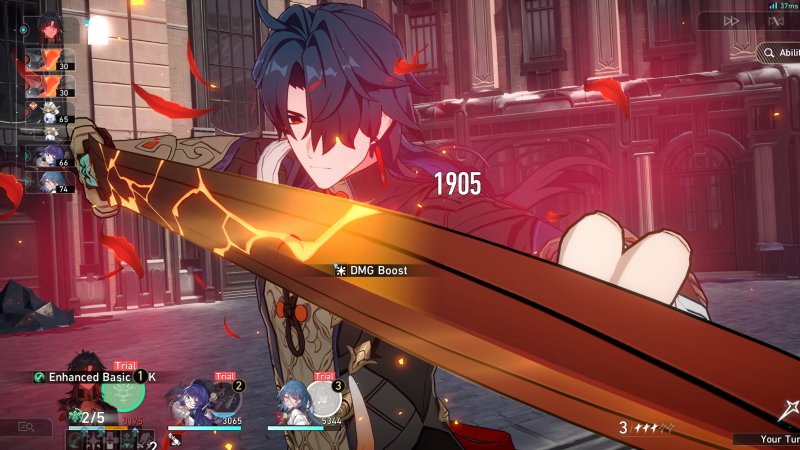Image resolution: width=800 pixels, height=450 pixels.
Task: Activate the second party member's ultimate icon
Action: point(226,397)
